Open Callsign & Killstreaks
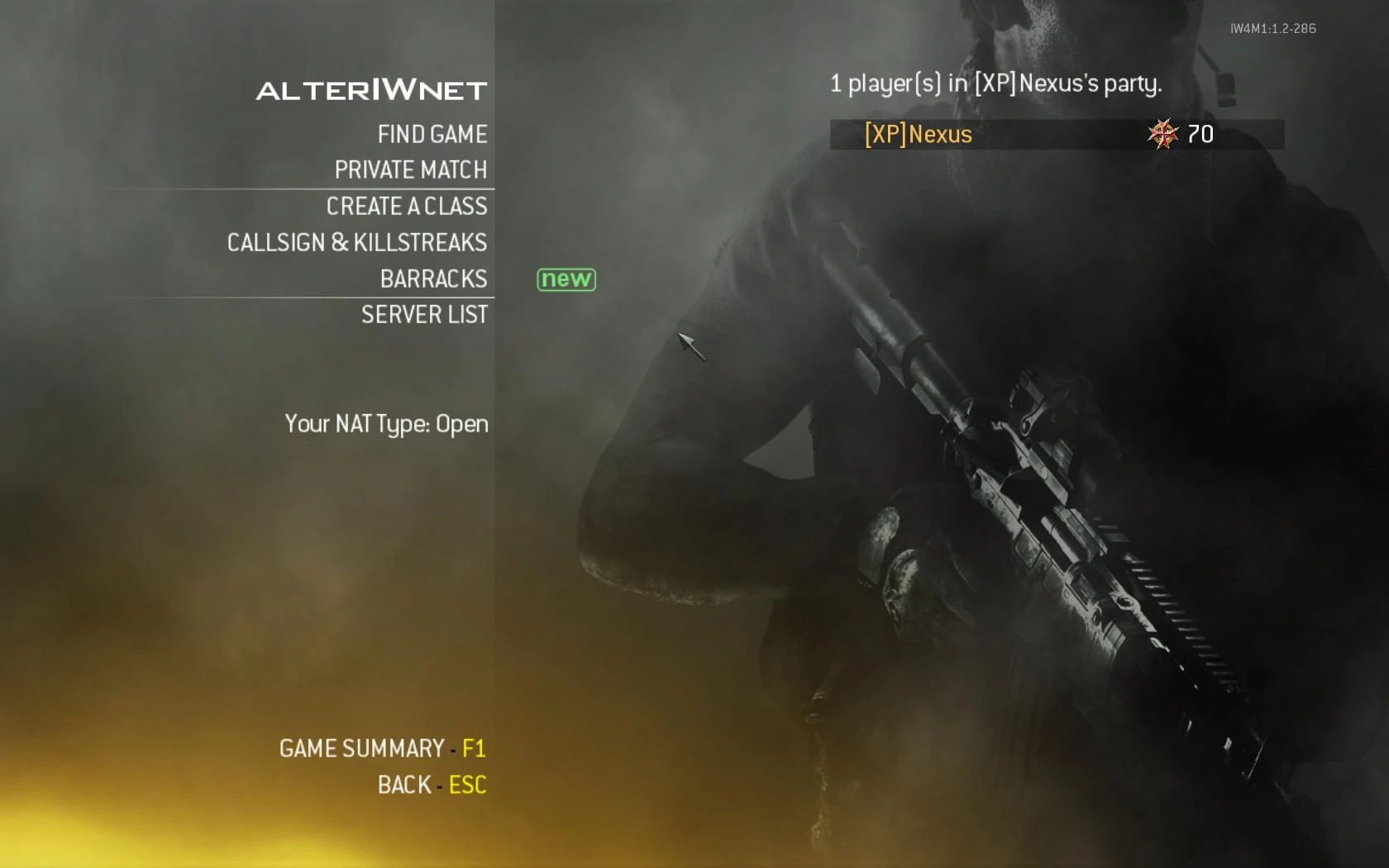The image size is (1389, 868). (x=357, y=242)
